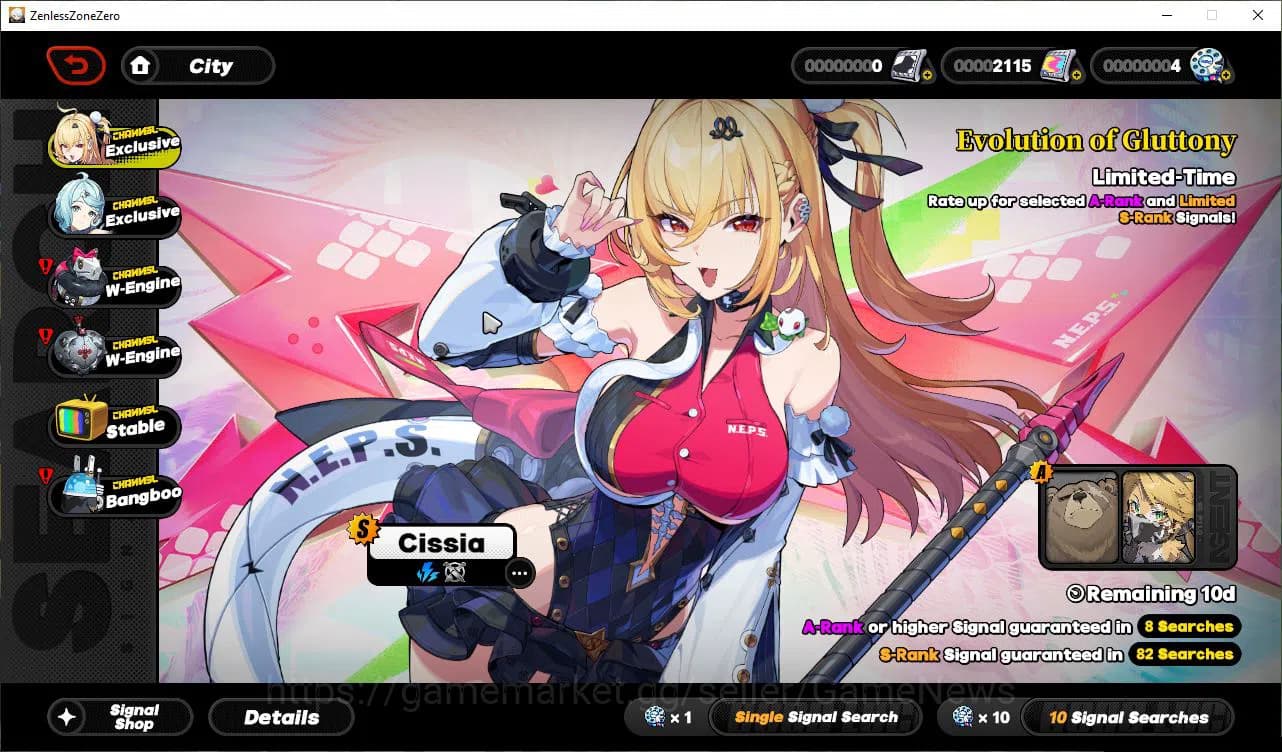The height and width of the screenshot is (752, 1282).
Task: Switch to the City home screen
Action: pos(197,65)
